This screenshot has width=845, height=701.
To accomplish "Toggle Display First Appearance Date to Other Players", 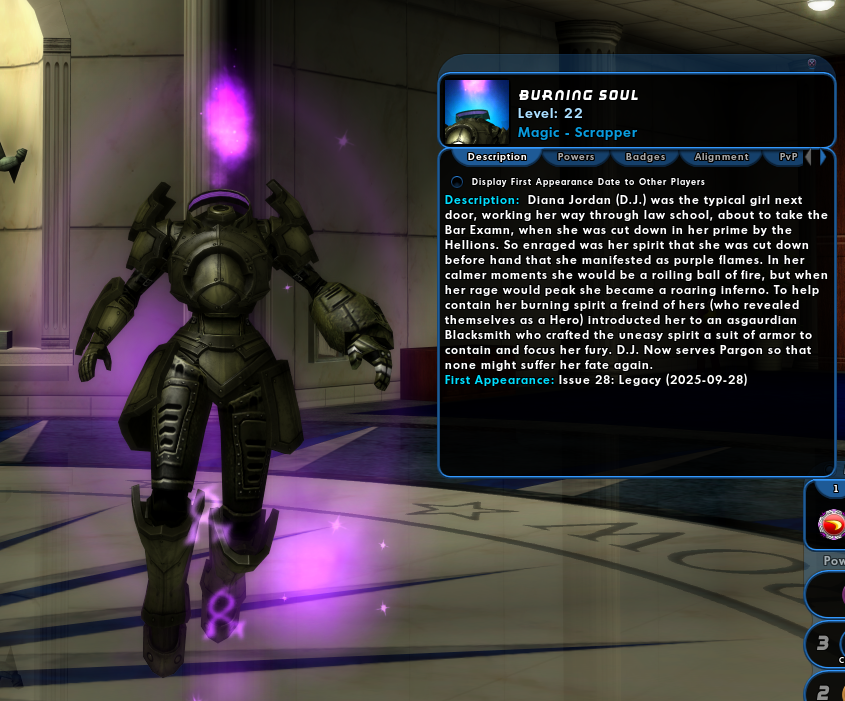I will (457, 182).
